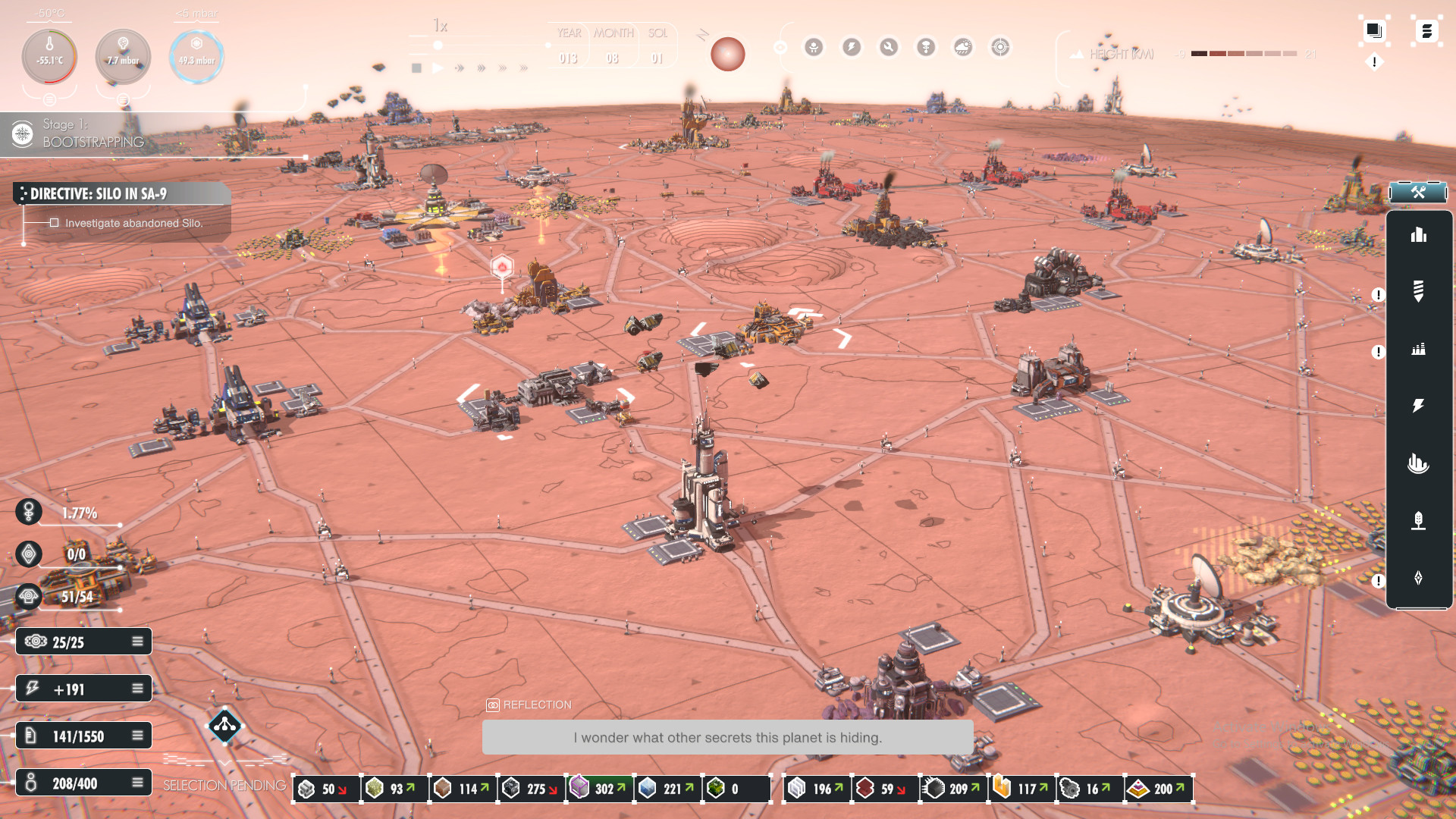Open the stacked windows icon in corner
This screenshot has width=1456, height=819.
click(1373, 30)
